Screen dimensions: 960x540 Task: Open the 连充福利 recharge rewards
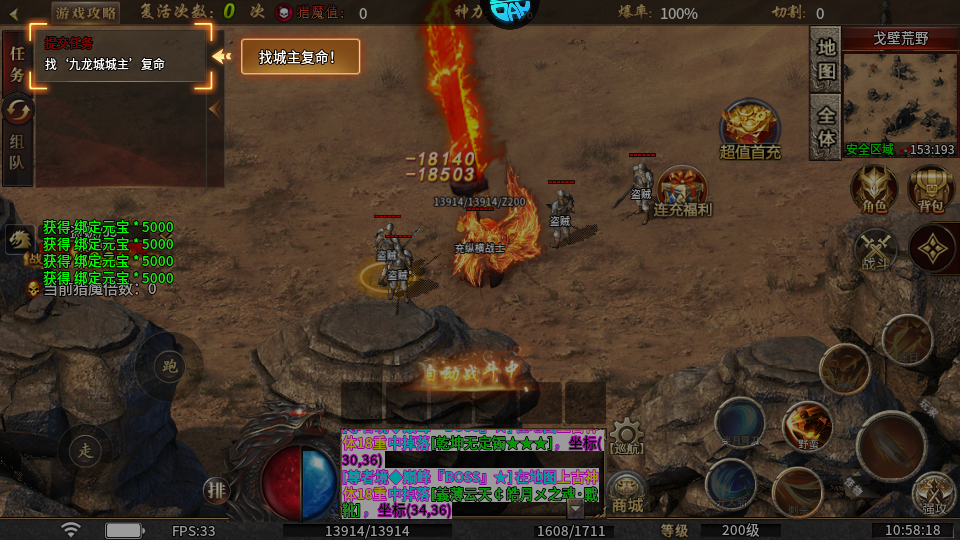683,191
